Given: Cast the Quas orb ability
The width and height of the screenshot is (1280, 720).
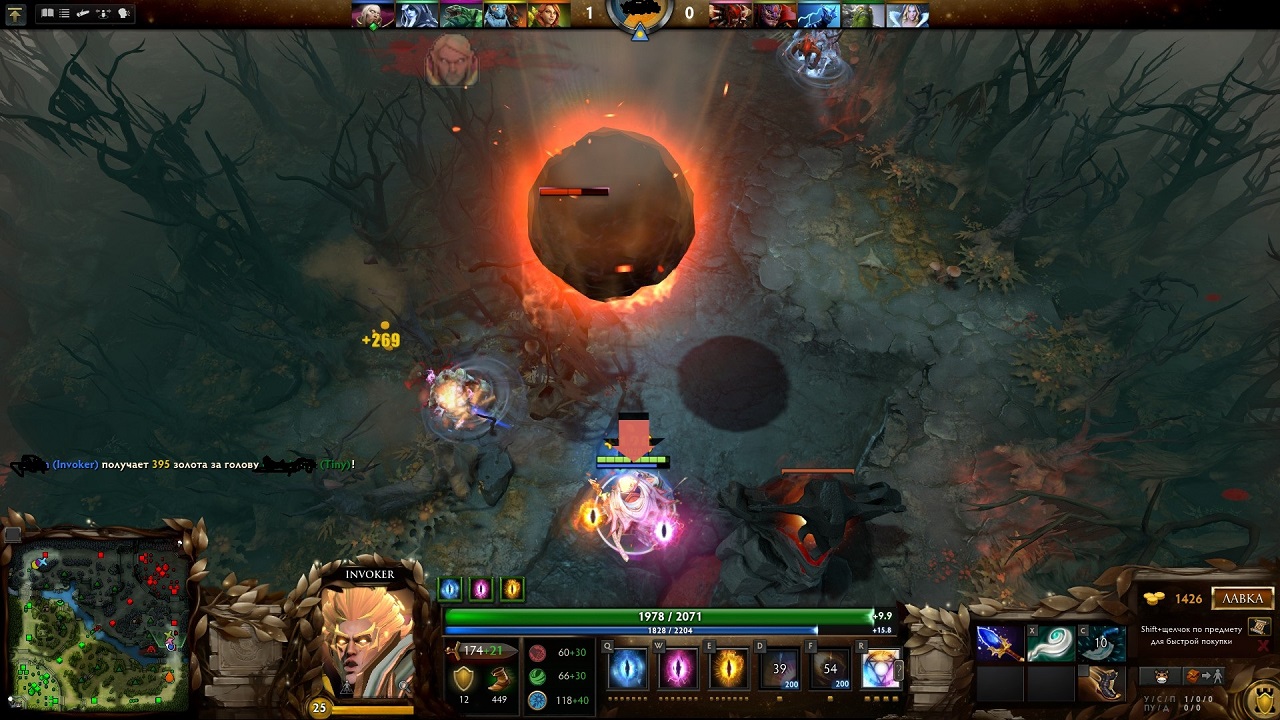Looking at the screenshot, I should (x=628, y=668).
